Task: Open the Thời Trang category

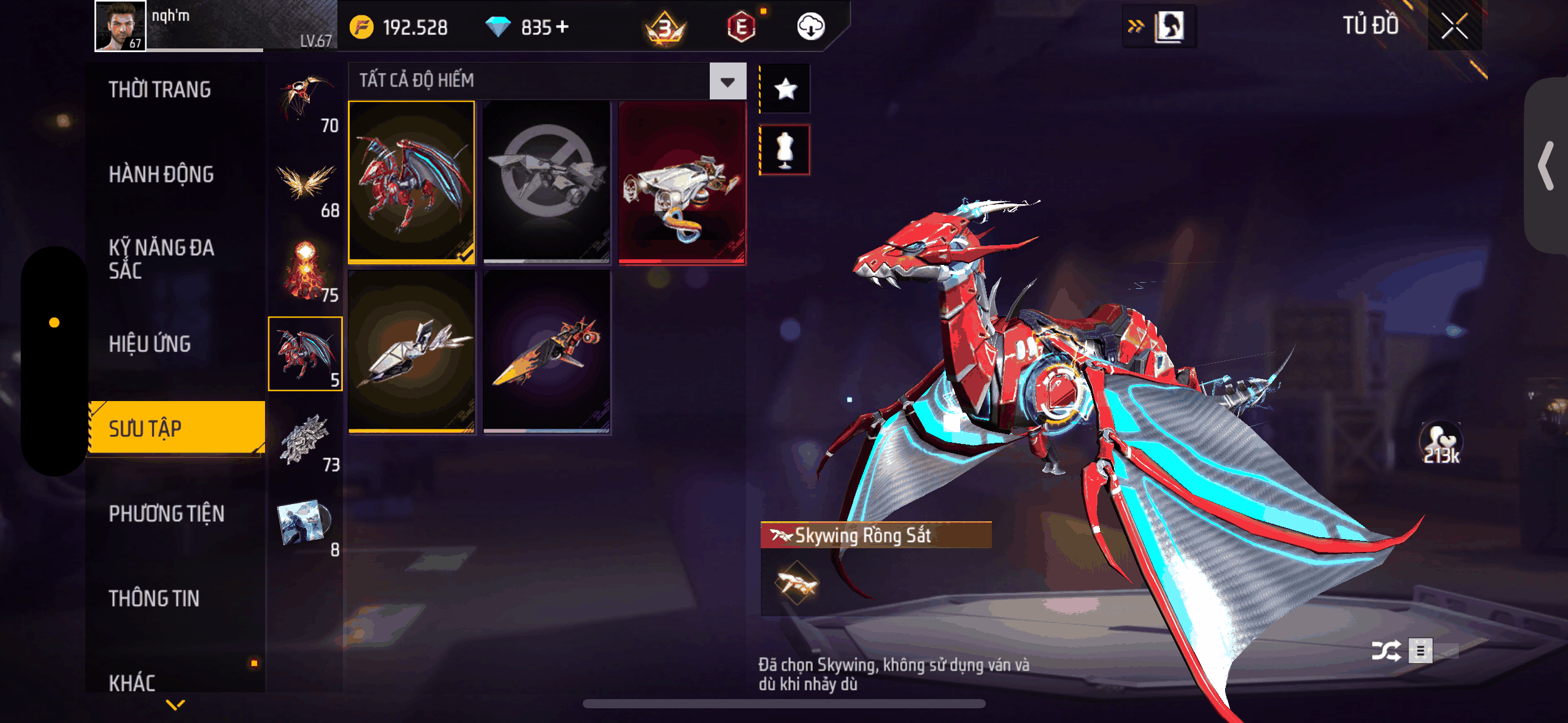Action: click(159, 90)
